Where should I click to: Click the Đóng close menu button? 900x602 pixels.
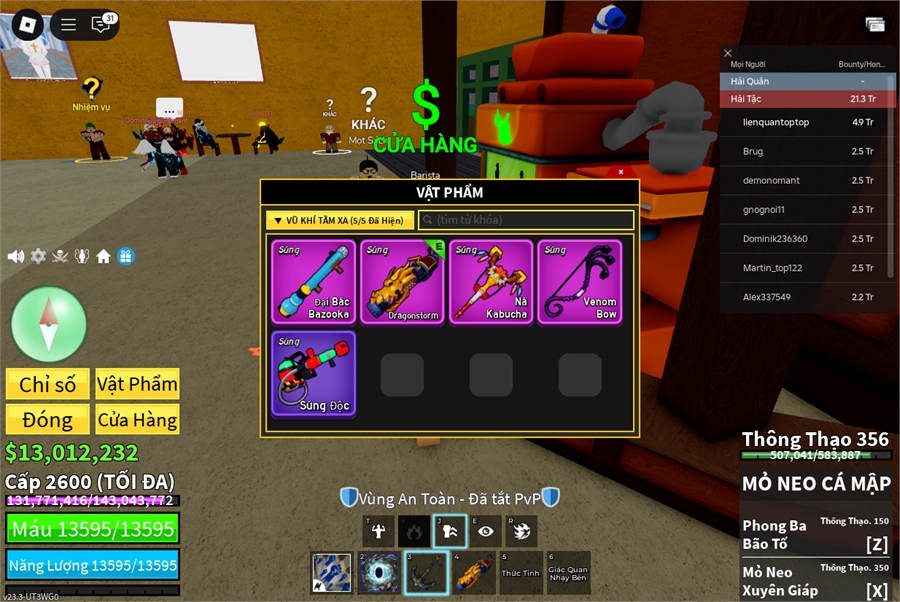pyautogui.click(x=47, y=419)
